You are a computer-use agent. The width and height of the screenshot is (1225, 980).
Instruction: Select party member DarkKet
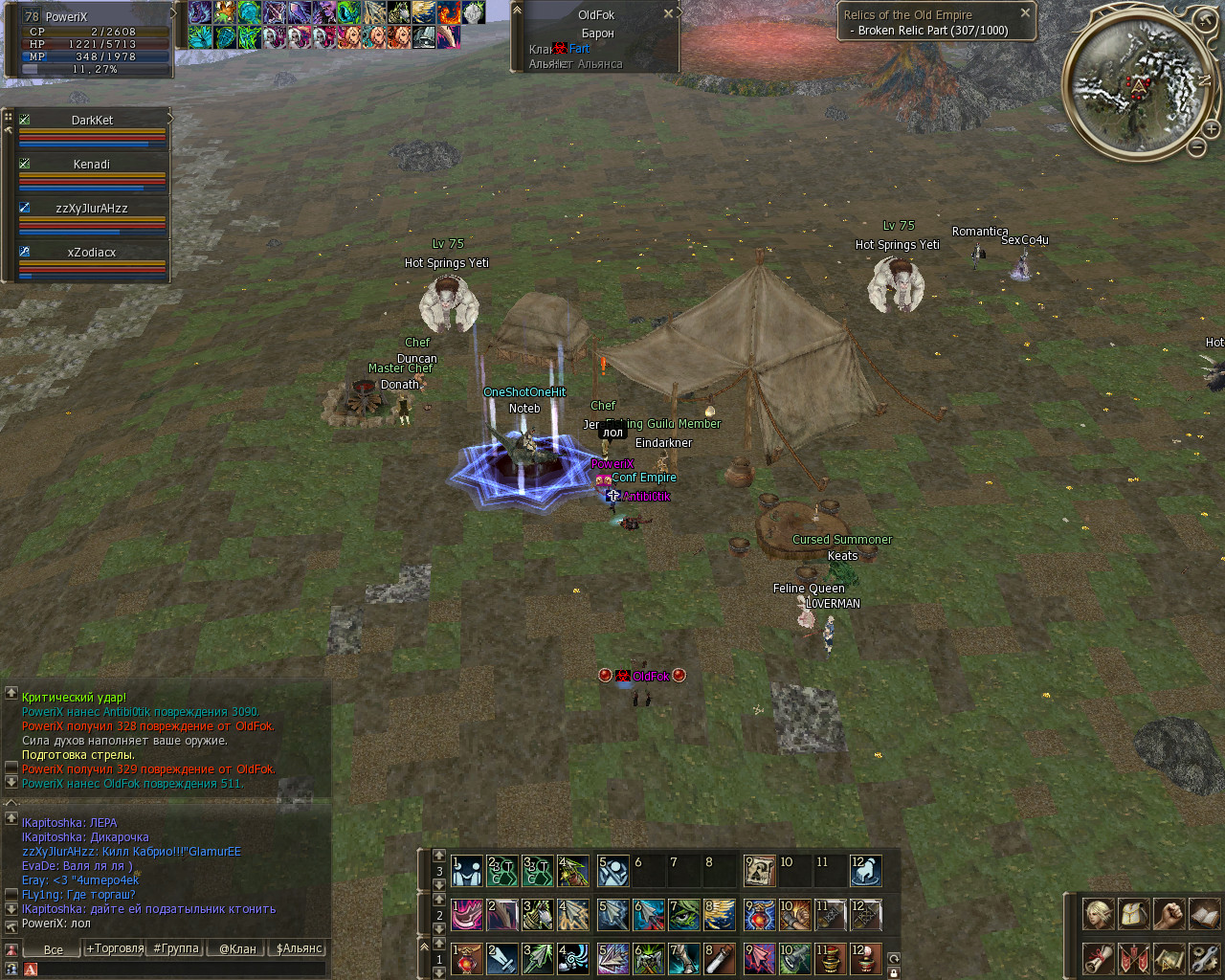pyautogui.click(x=92, y=121)
